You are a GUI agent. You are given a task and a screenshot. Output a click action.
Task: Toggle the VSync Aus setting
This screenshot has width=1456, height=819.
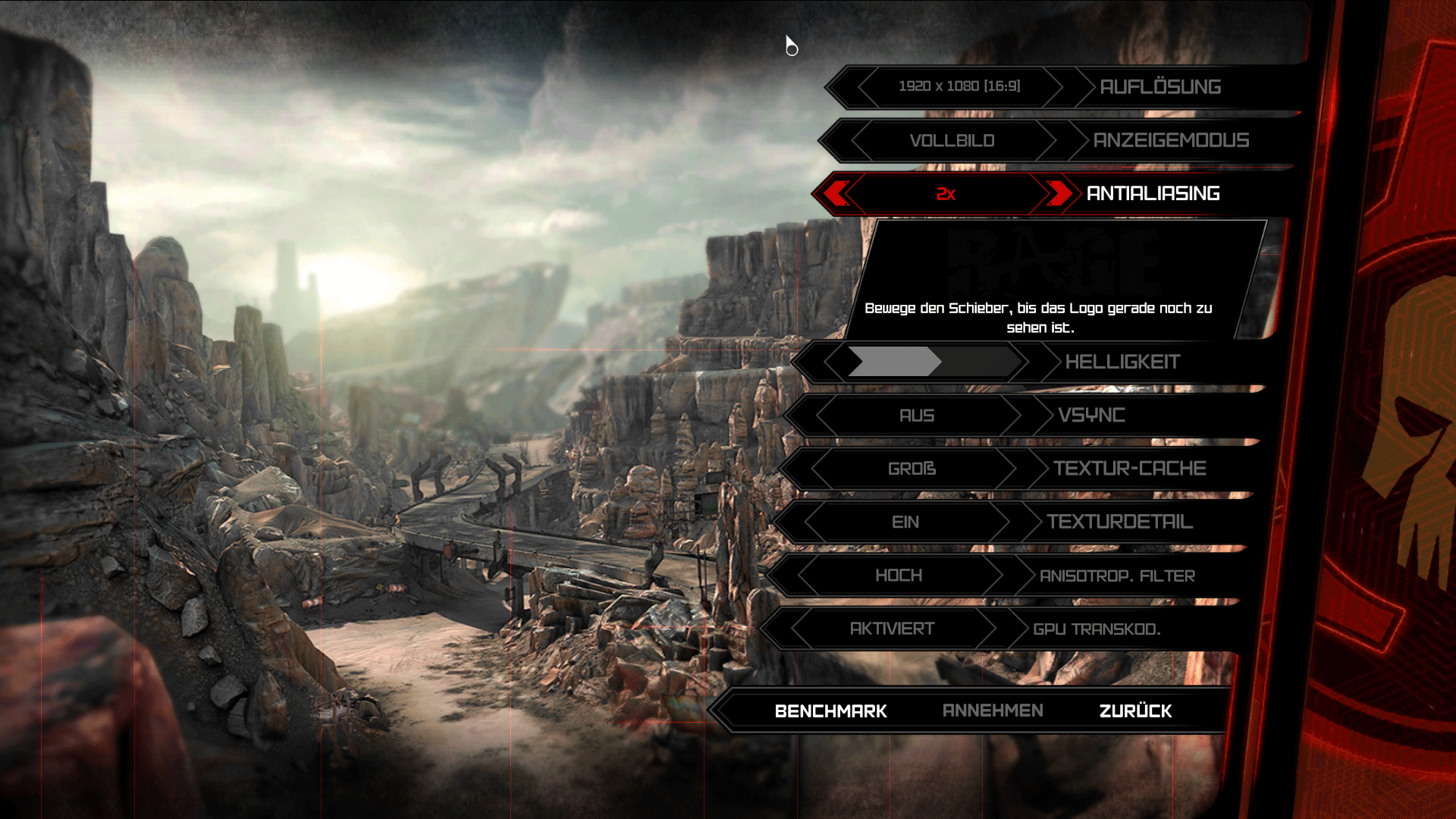(x=916, y=416)
